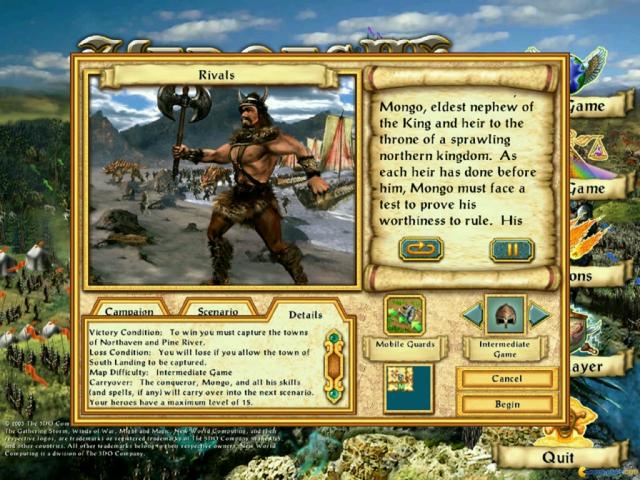
Task: Pause the story narration
Action: click(x=511, y=249)
